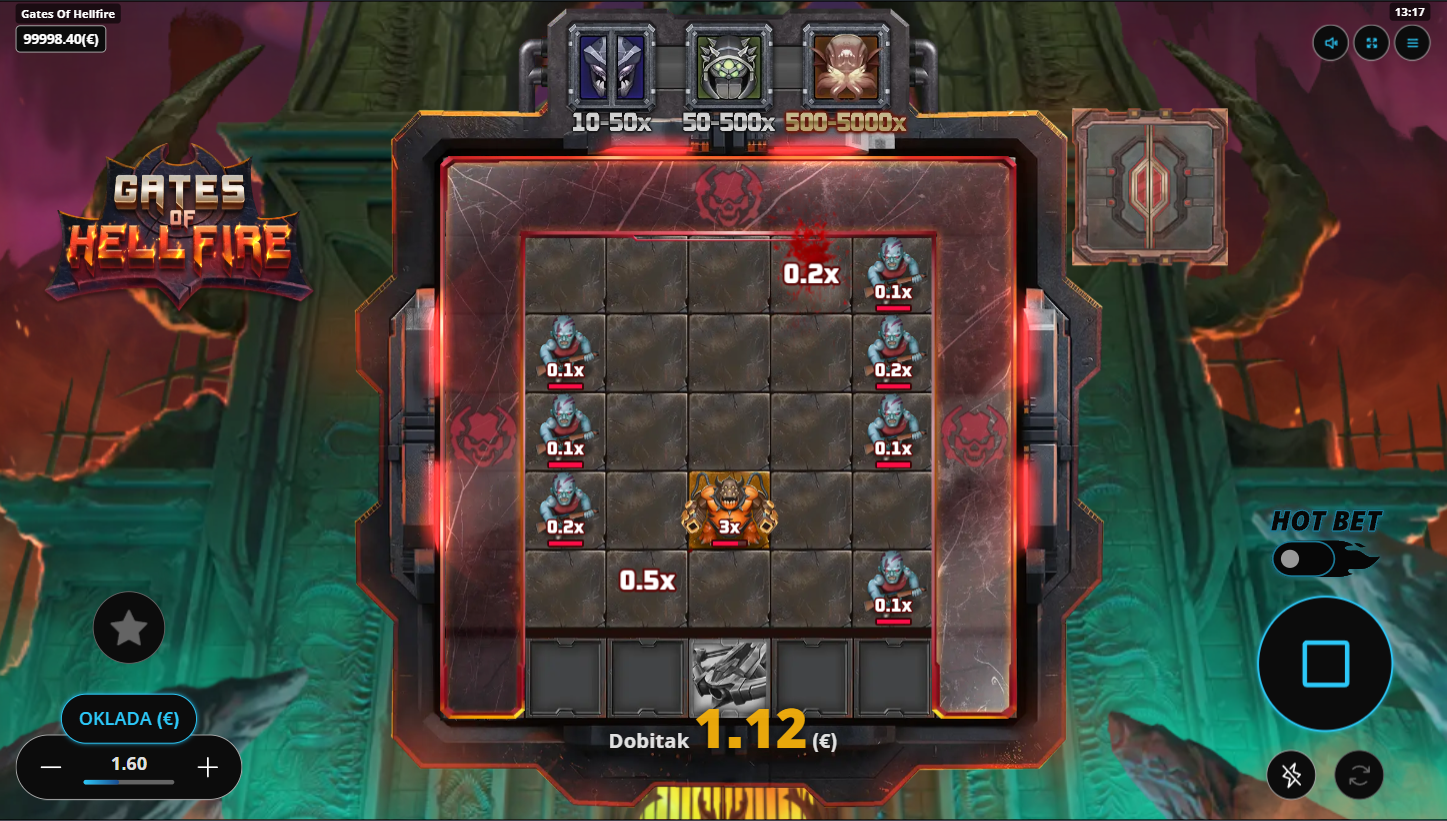Image resolution: width=1447 pixels, height=821 pixels.
Task: Toggle turbo mode lightning button
Action: coord(1291,775)
